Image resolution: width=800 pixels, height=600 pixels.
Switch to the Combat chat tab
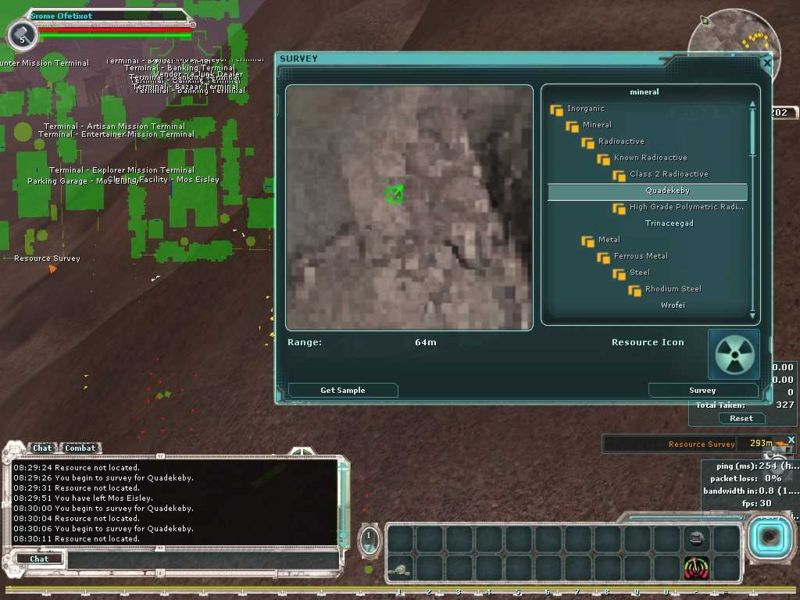pyautogui.click(x=81, y=448)
